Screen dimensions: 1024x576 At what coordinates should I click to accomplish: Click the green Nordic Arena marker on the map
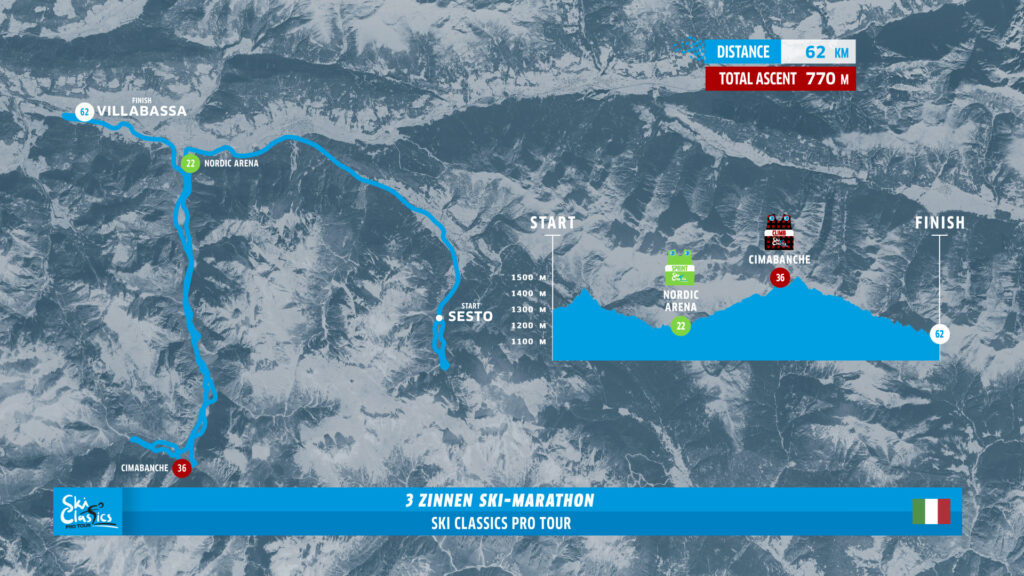coord(189,163)
